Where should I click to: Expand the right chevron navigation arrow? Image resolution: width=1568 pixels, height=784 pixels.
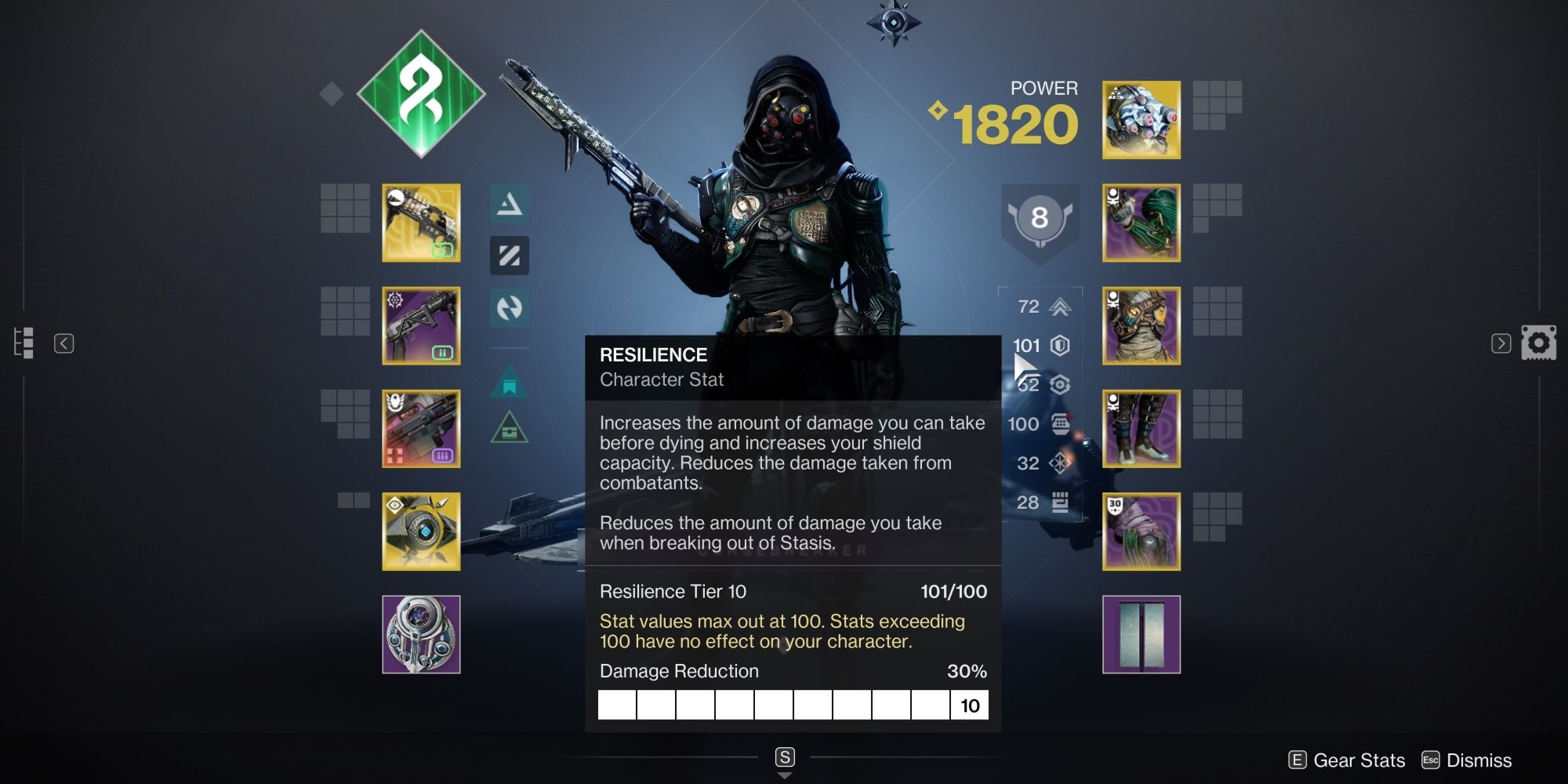(x=1501, y=343)
